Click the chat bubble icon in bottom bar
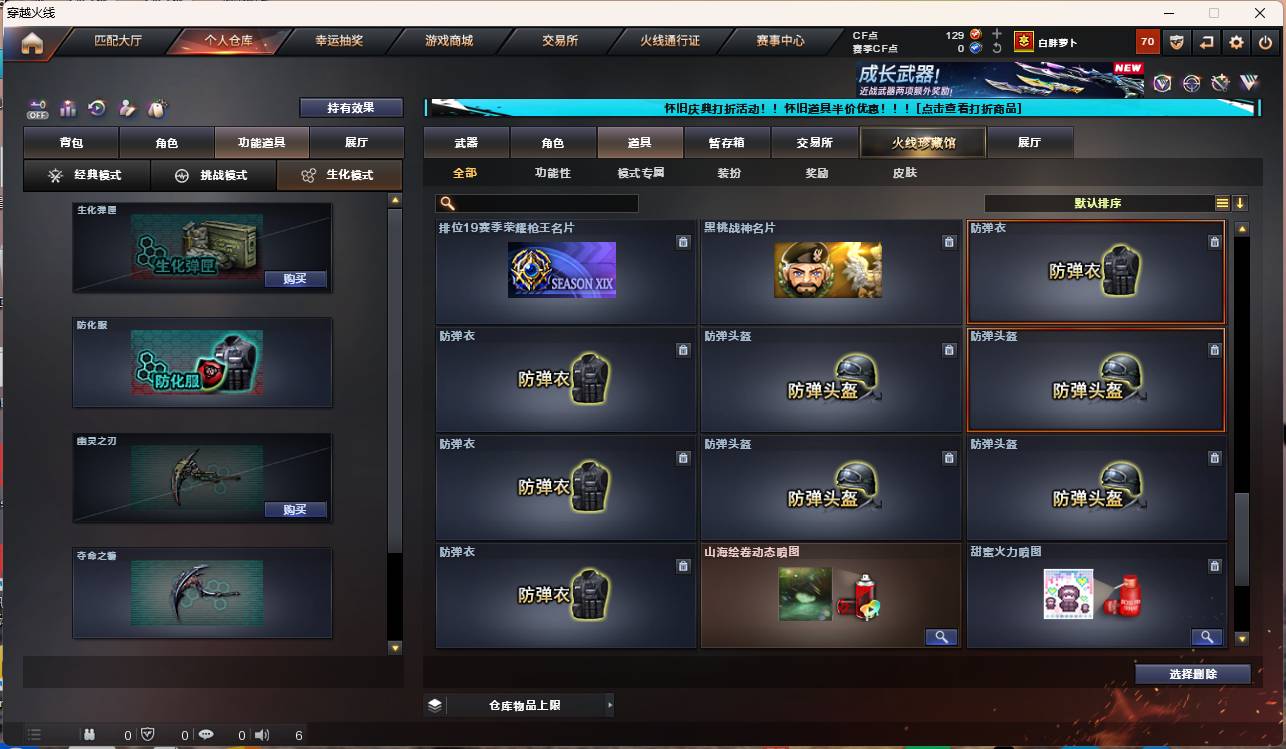 (x=207, y=734)
